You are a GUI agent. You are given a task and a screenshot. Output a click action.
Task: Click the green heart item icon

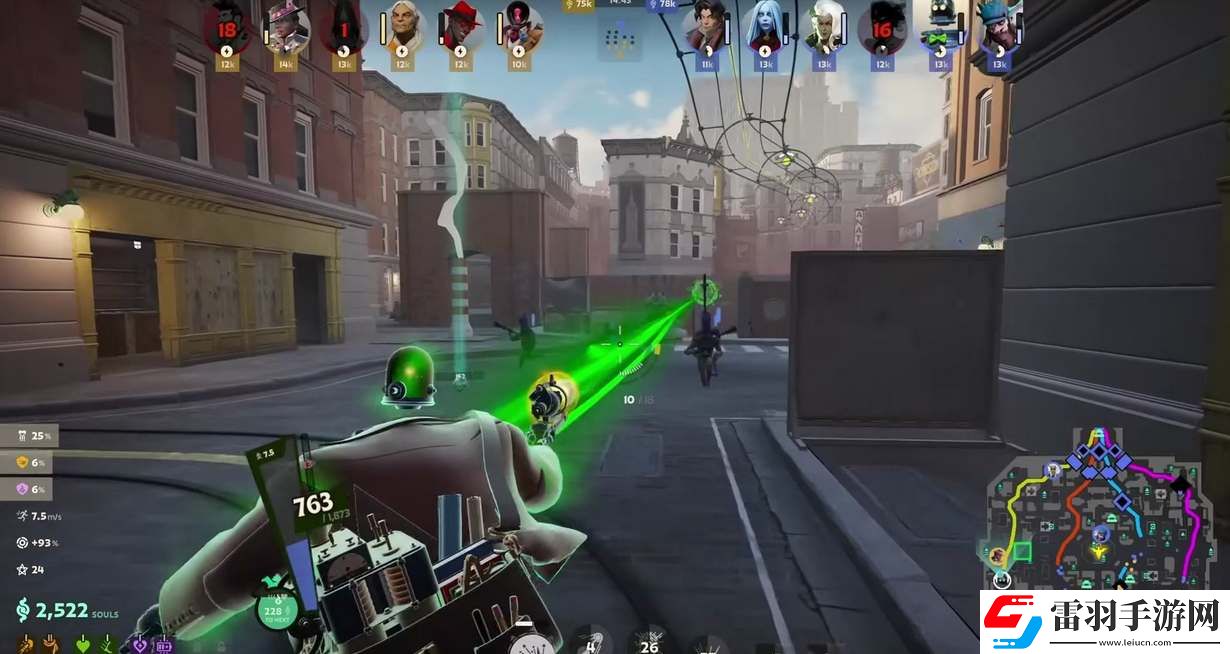[x=82, y=644]
